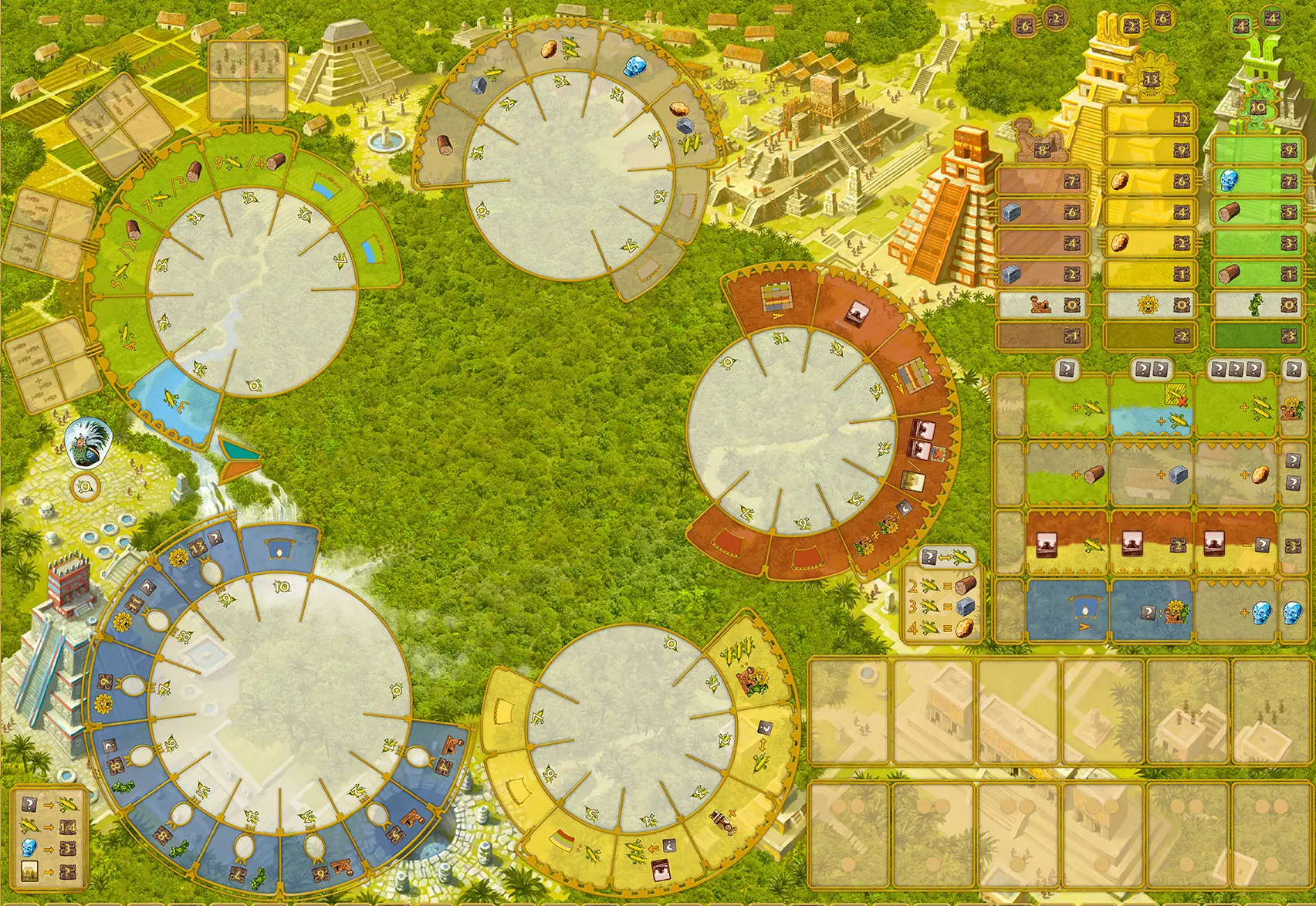Select the first blue theology technology tile
Screen dimensions: 1316x906
tap(1067, 612)
